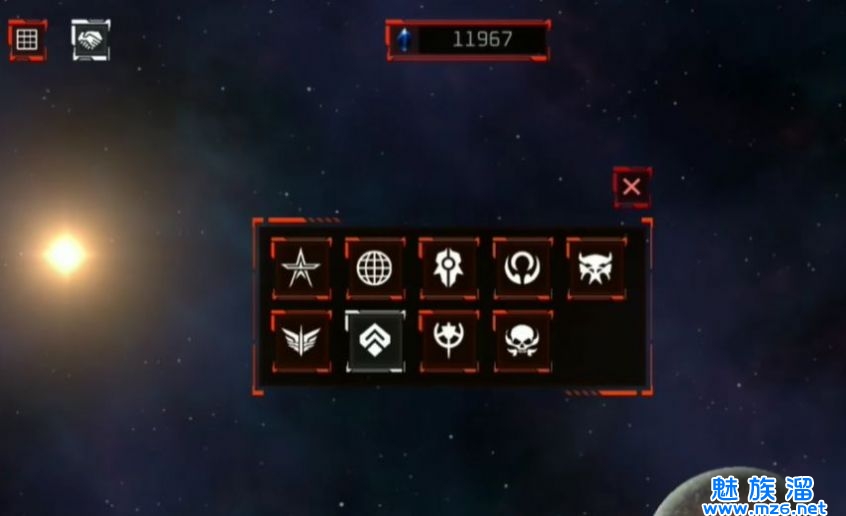
Task: Close the faction selection panel
Action: point(631,187)
